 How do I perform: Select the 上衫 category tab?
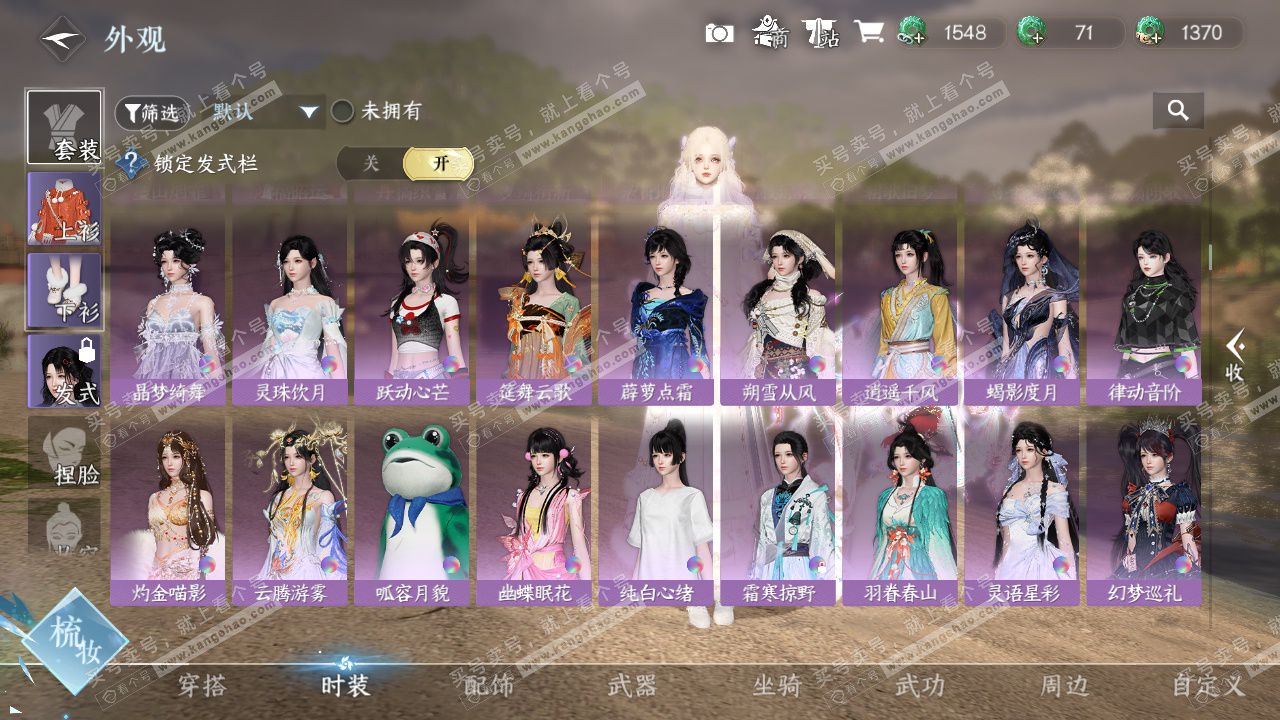(x=65, y=208)
